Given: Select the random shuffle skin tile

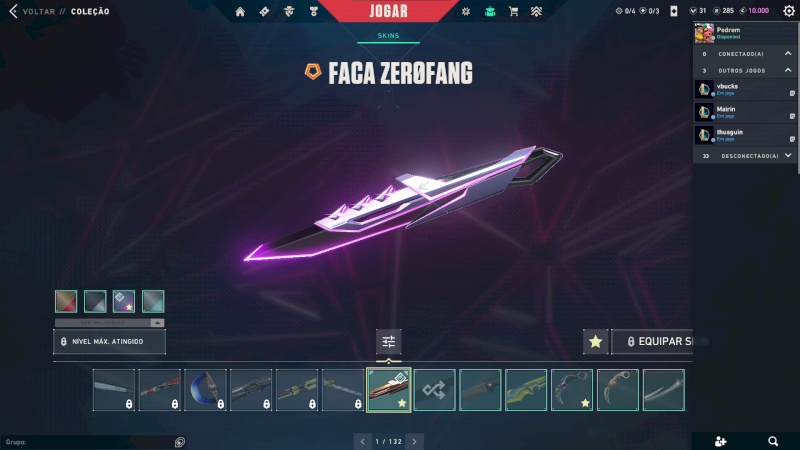Looking at the screenshot, I should pos(435,390).
